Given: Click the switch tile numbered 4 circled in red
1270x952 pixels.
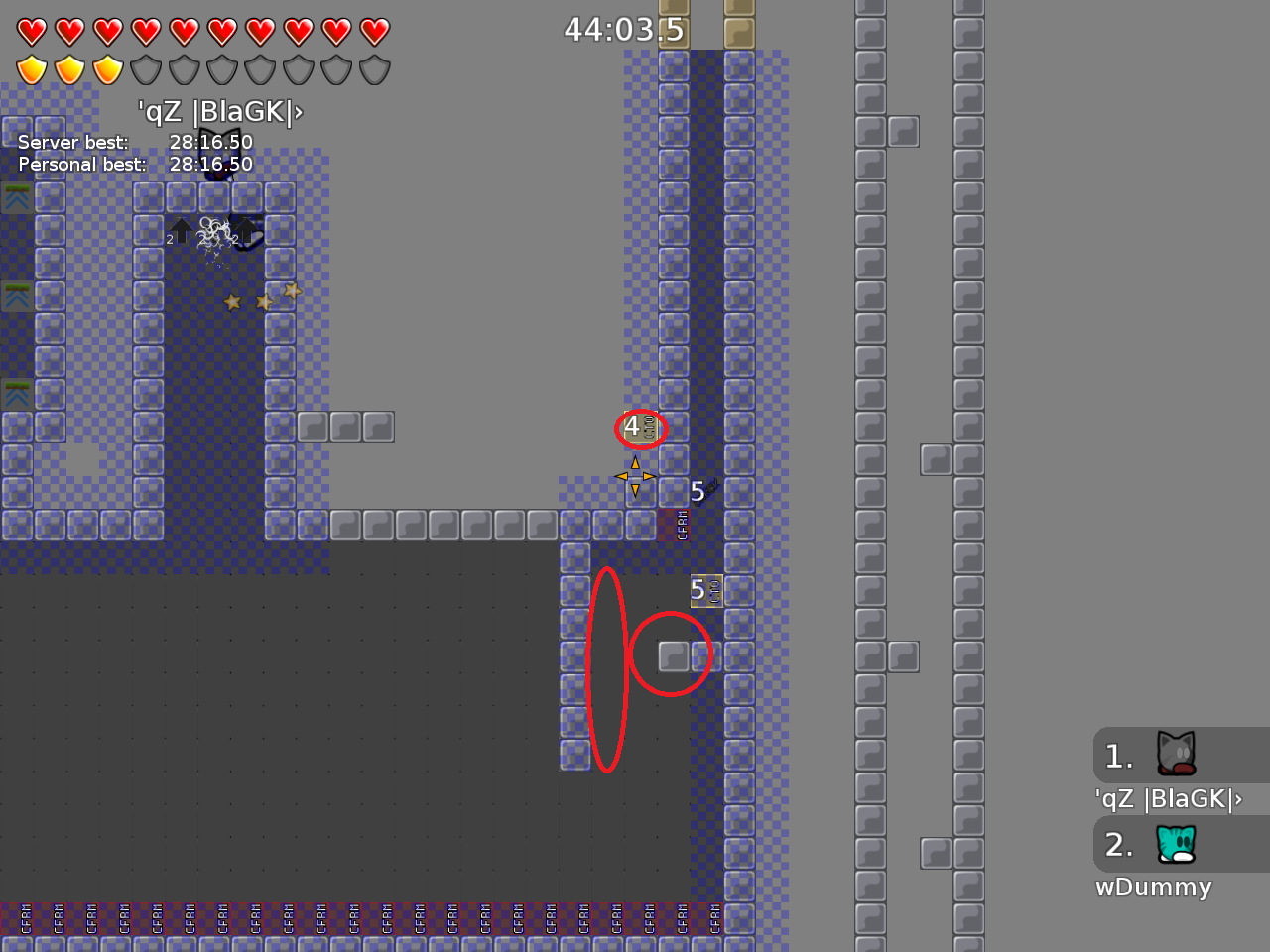Looking at the screenshot, I should click(x=641, y=428).
